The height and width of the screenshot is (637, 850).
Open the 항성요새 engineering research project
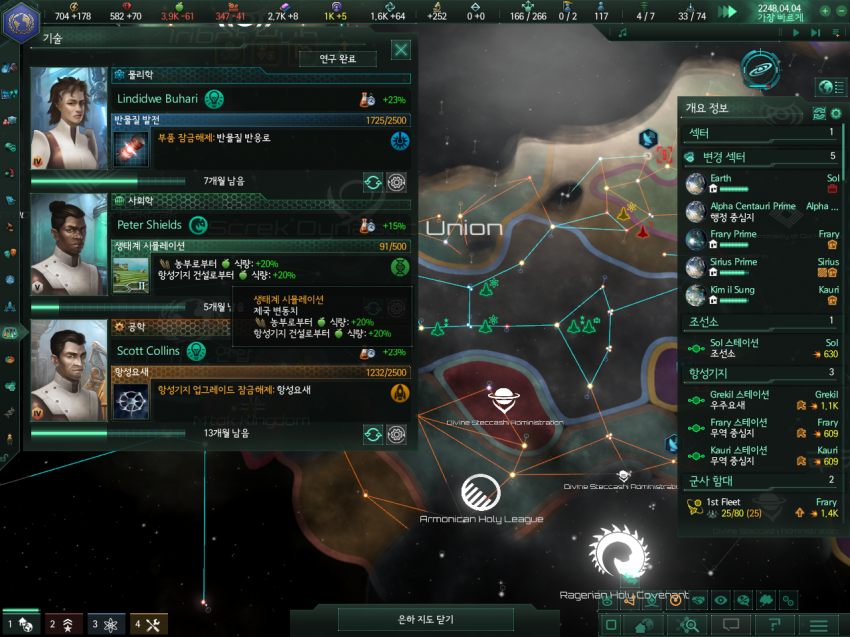[260, 390]
